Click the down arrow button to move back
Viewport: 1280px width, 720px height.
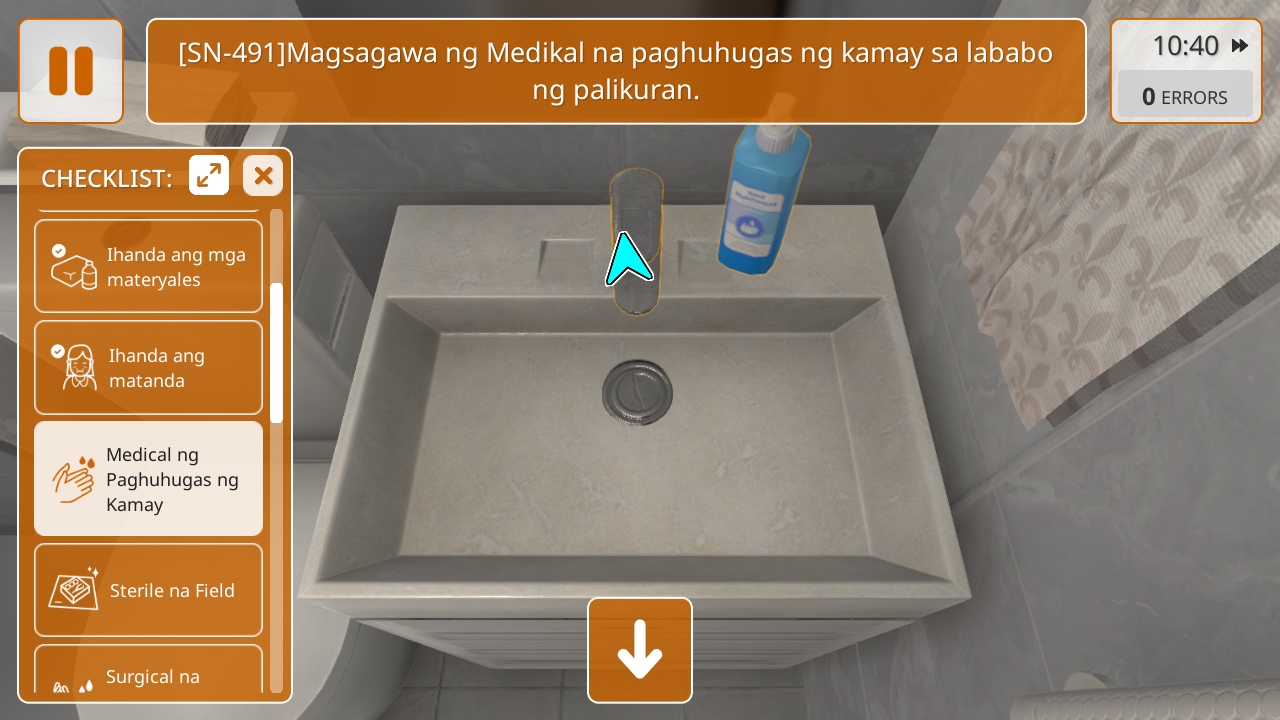pyautogui.click(x=640, y=650)
